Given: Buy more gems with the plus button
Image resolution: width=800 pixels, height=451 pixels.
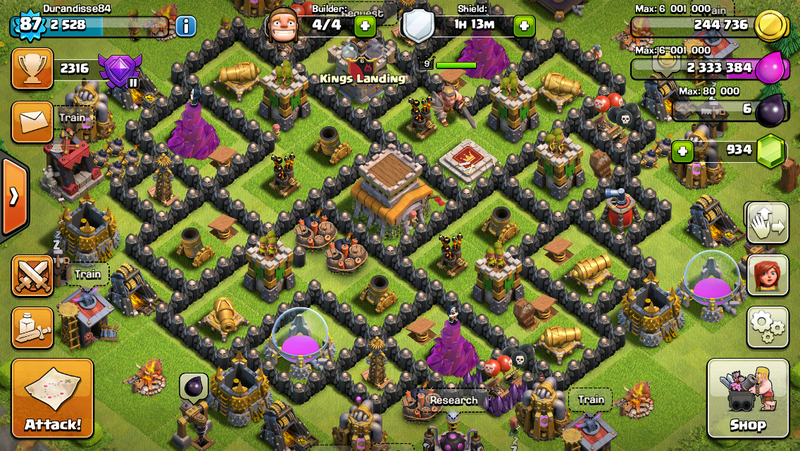Looking at the screenshot, I should point(683,151).
